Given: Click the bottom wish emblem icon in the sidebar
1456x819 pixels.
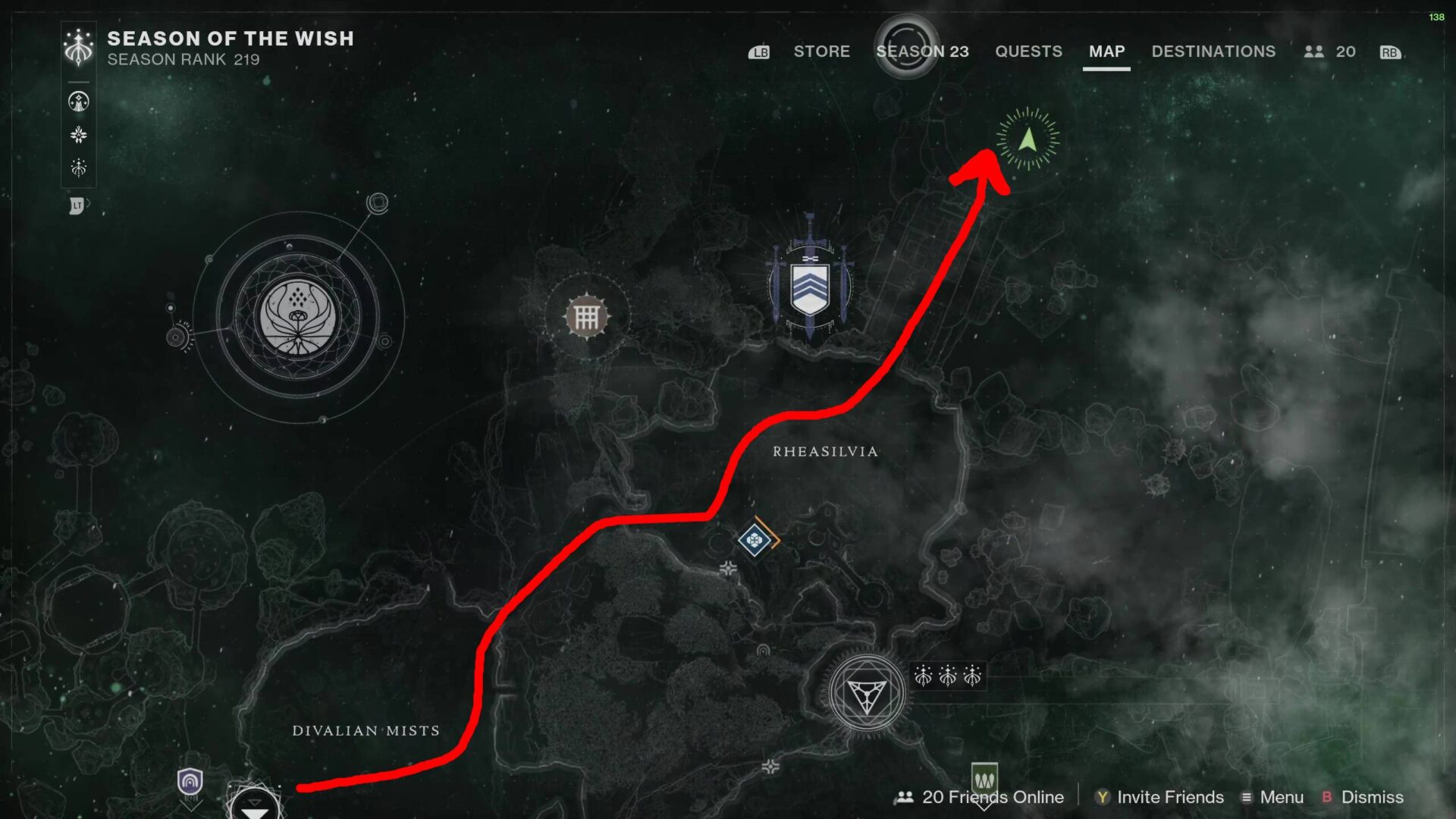Looking at the screenshot, I should pos(79,168).
